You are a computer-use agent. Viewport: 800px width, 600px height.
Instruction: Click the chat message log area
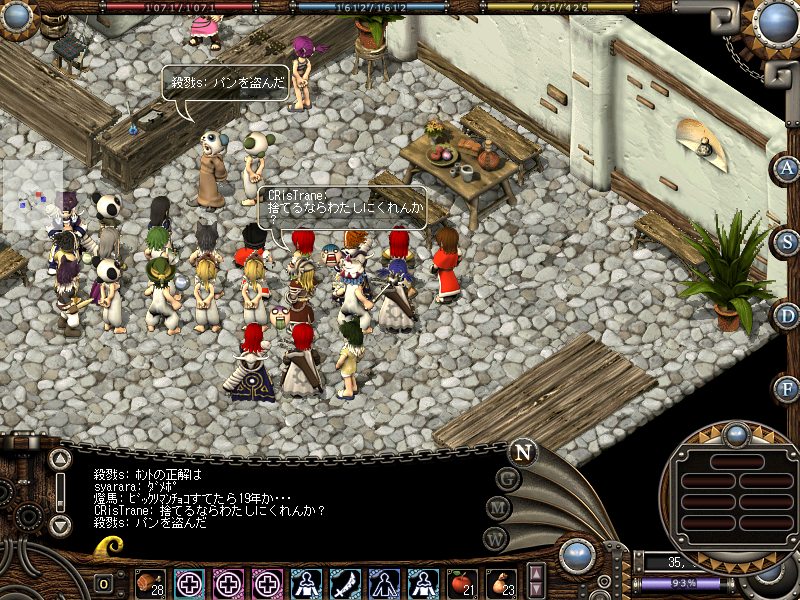point(280,495)
